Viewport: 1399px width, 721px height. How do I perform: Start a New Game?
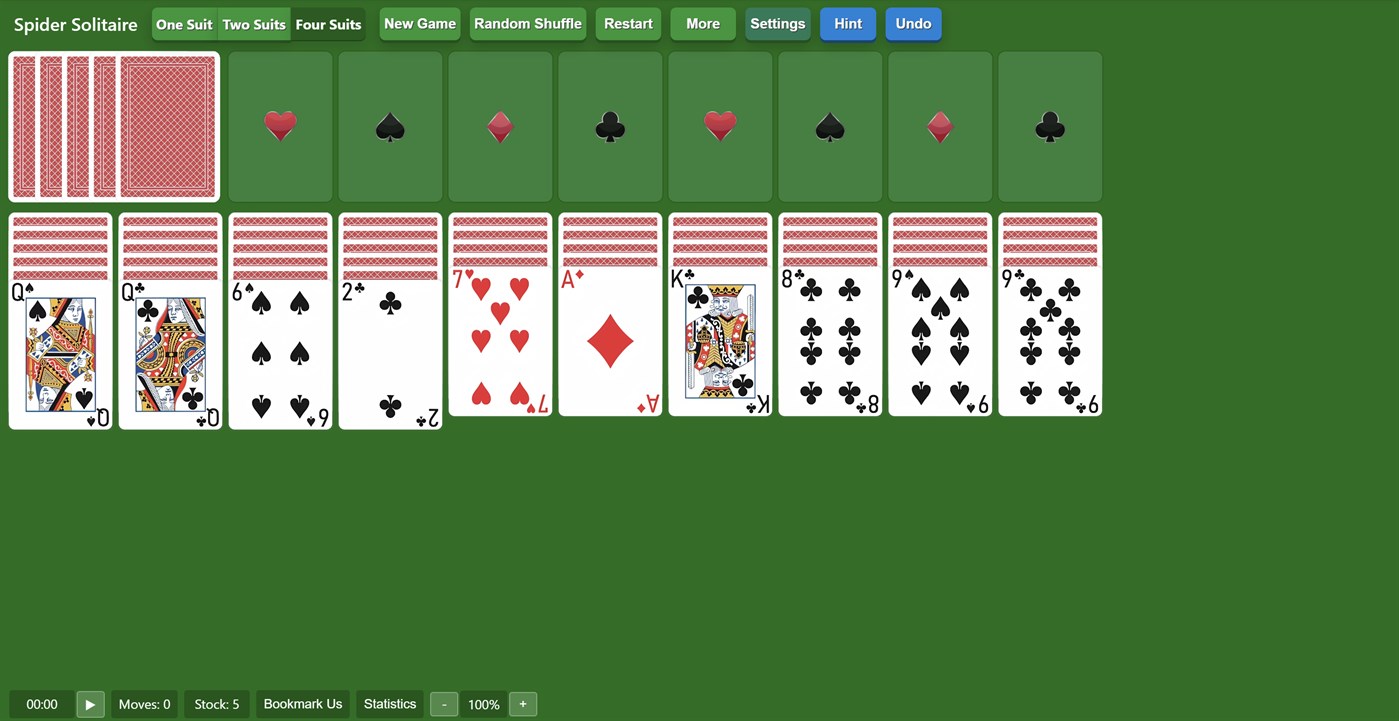(419, 23)
